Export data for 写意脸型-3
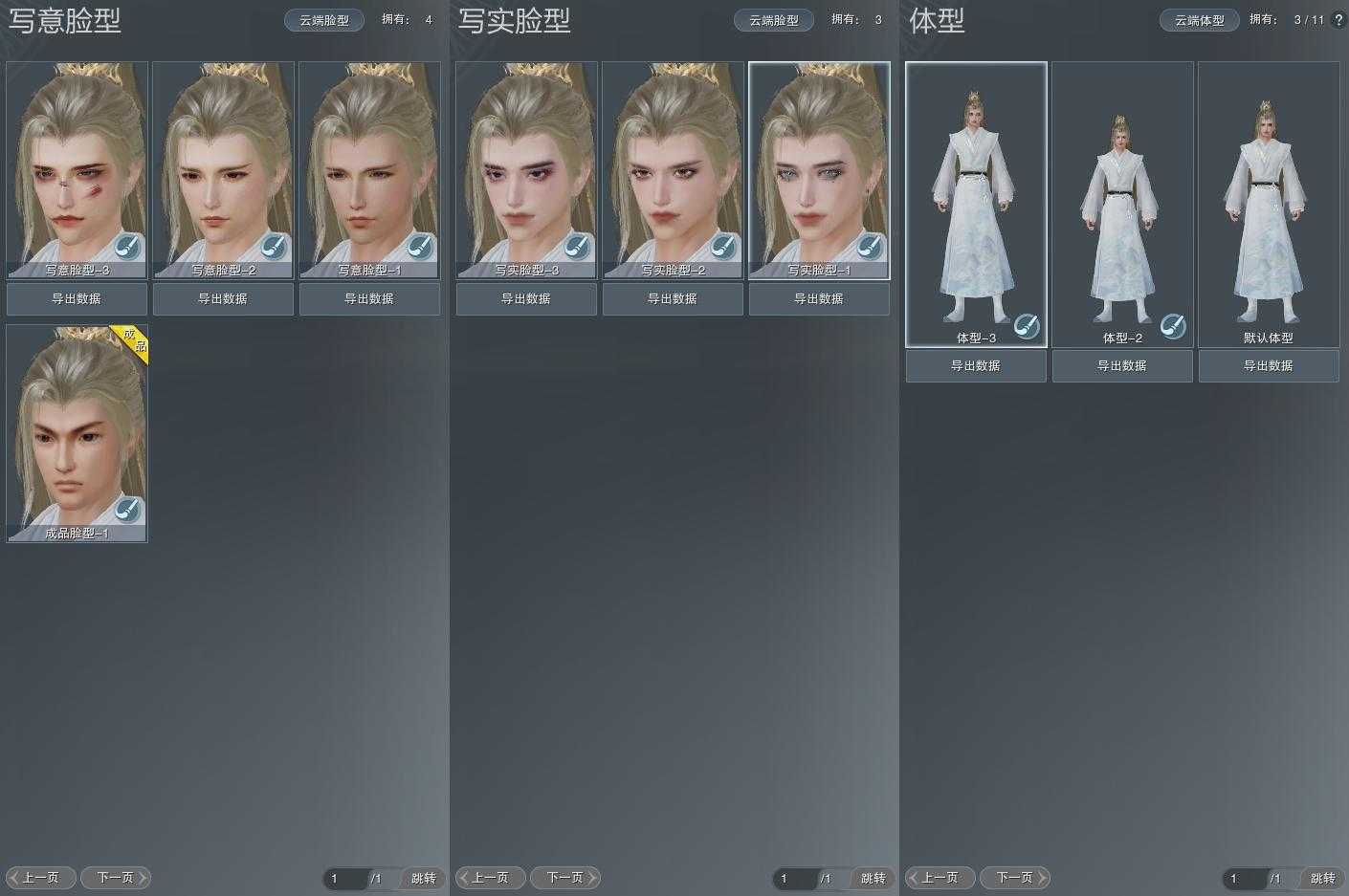The height and width of the screenshot is (896, 1349). [77, 298]
